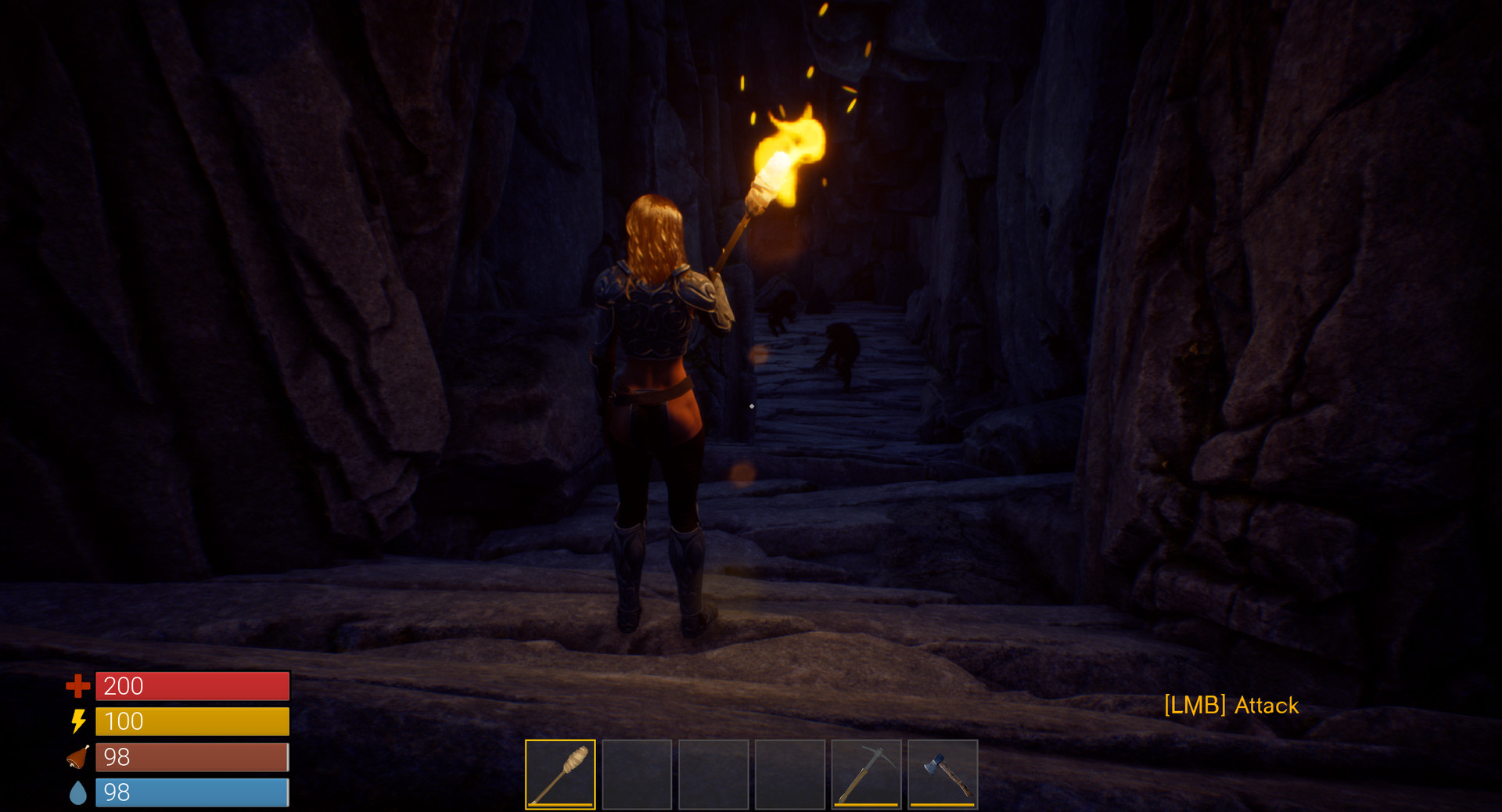This screenshot has height=812, width=1502.
Task: Click the red cross health icon
Action: tap(78, 686)
